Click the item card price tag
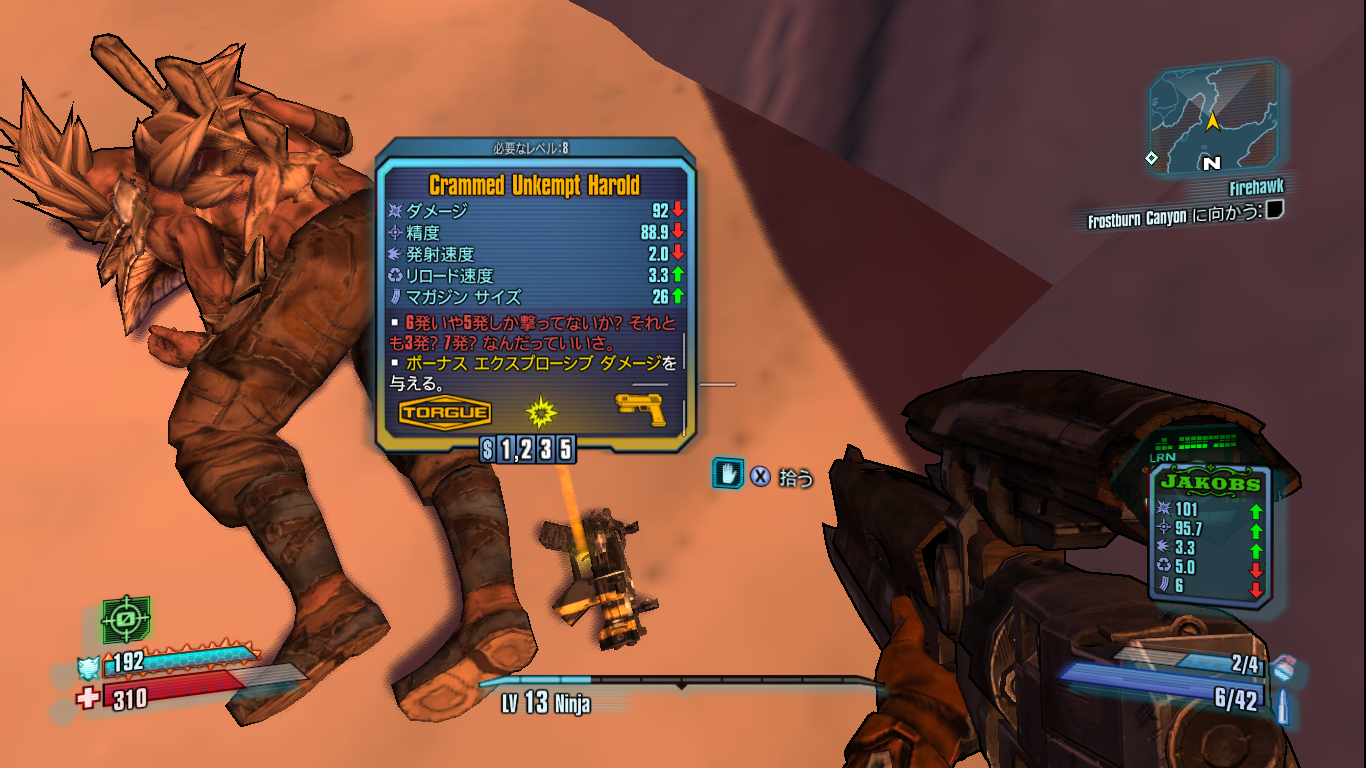1366x768 pixels. click(527, 450)
